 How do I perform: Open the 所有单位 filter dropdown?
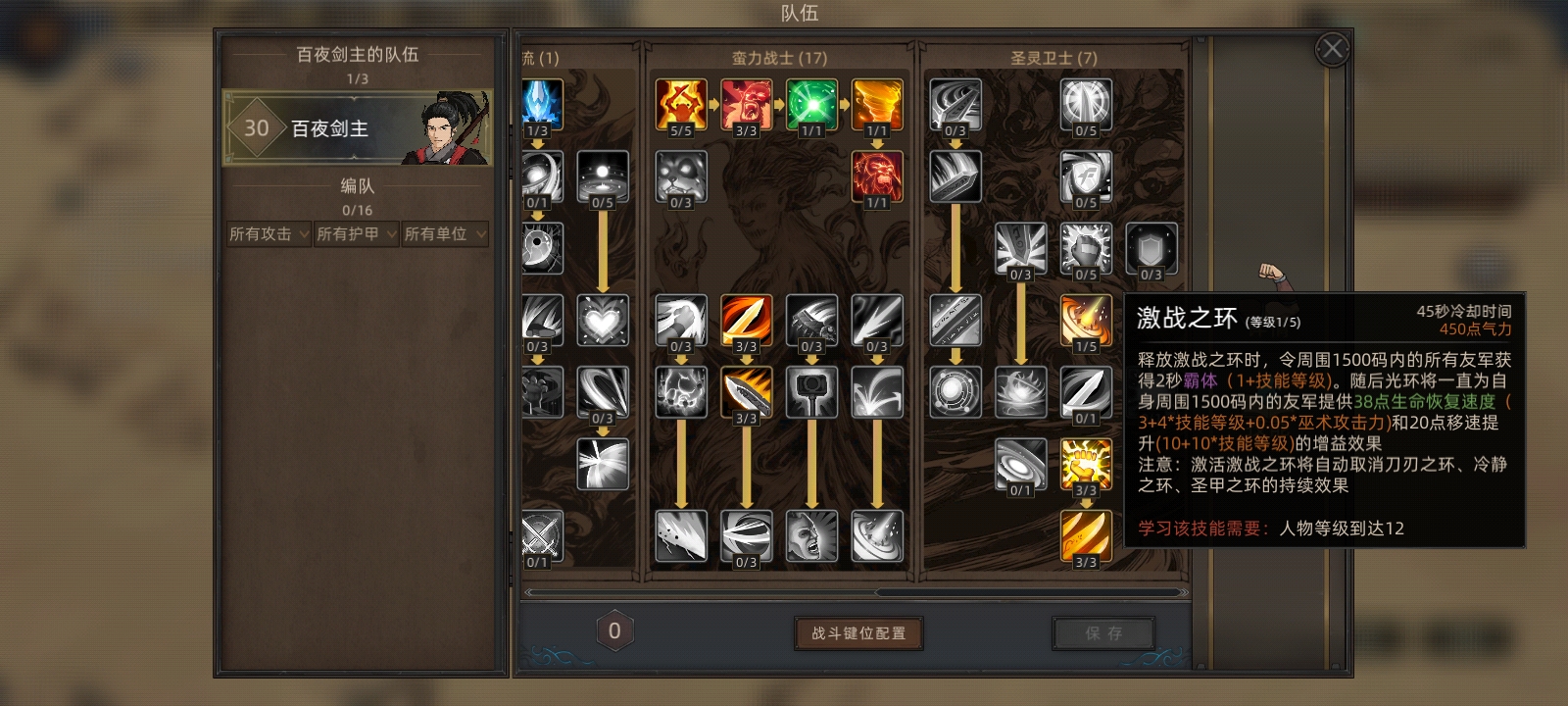point(444,234)
